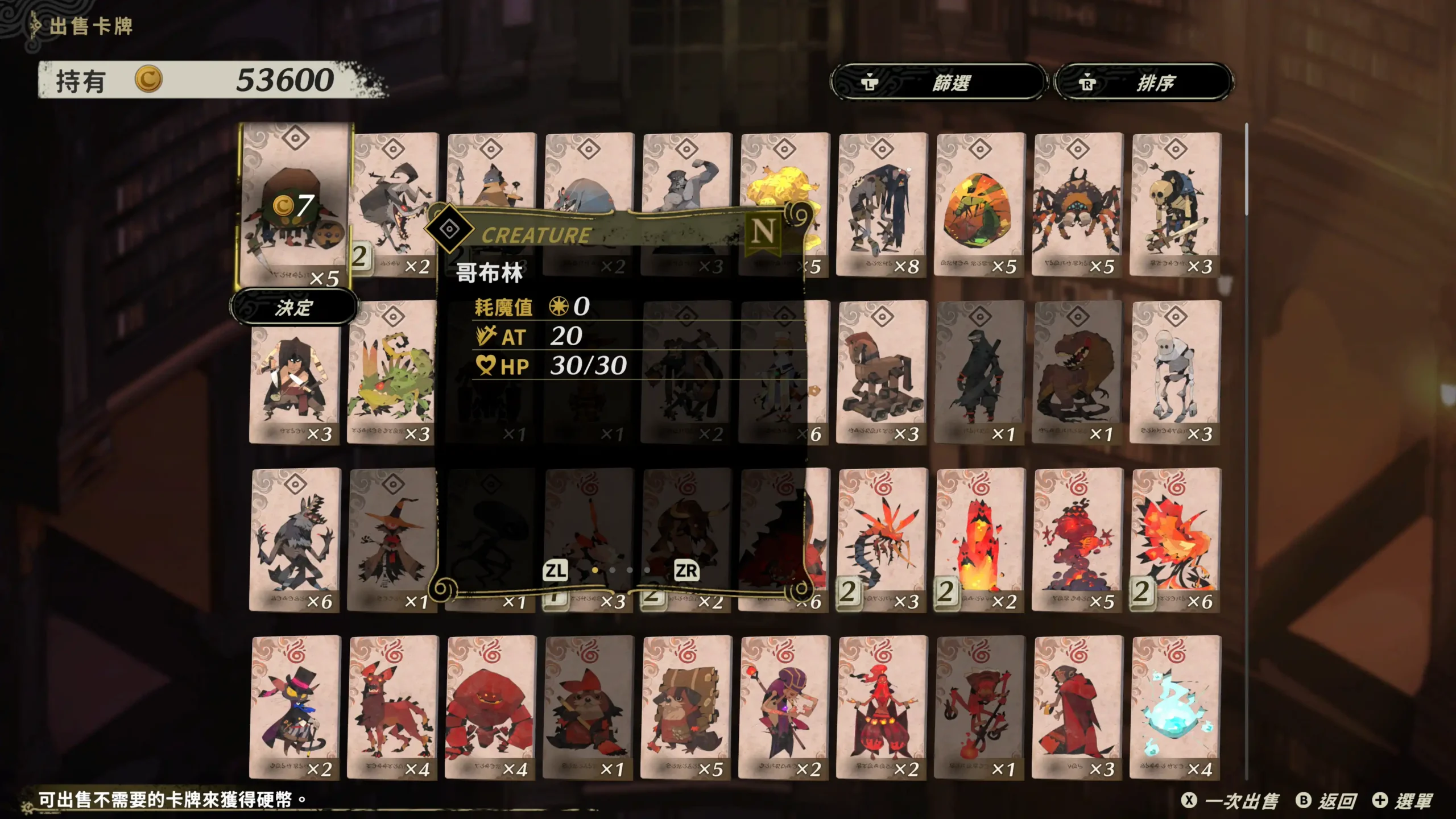Pick the fire bird phoenix card
This screenshot has height=819, width=1456.
tap(1175, 540)
